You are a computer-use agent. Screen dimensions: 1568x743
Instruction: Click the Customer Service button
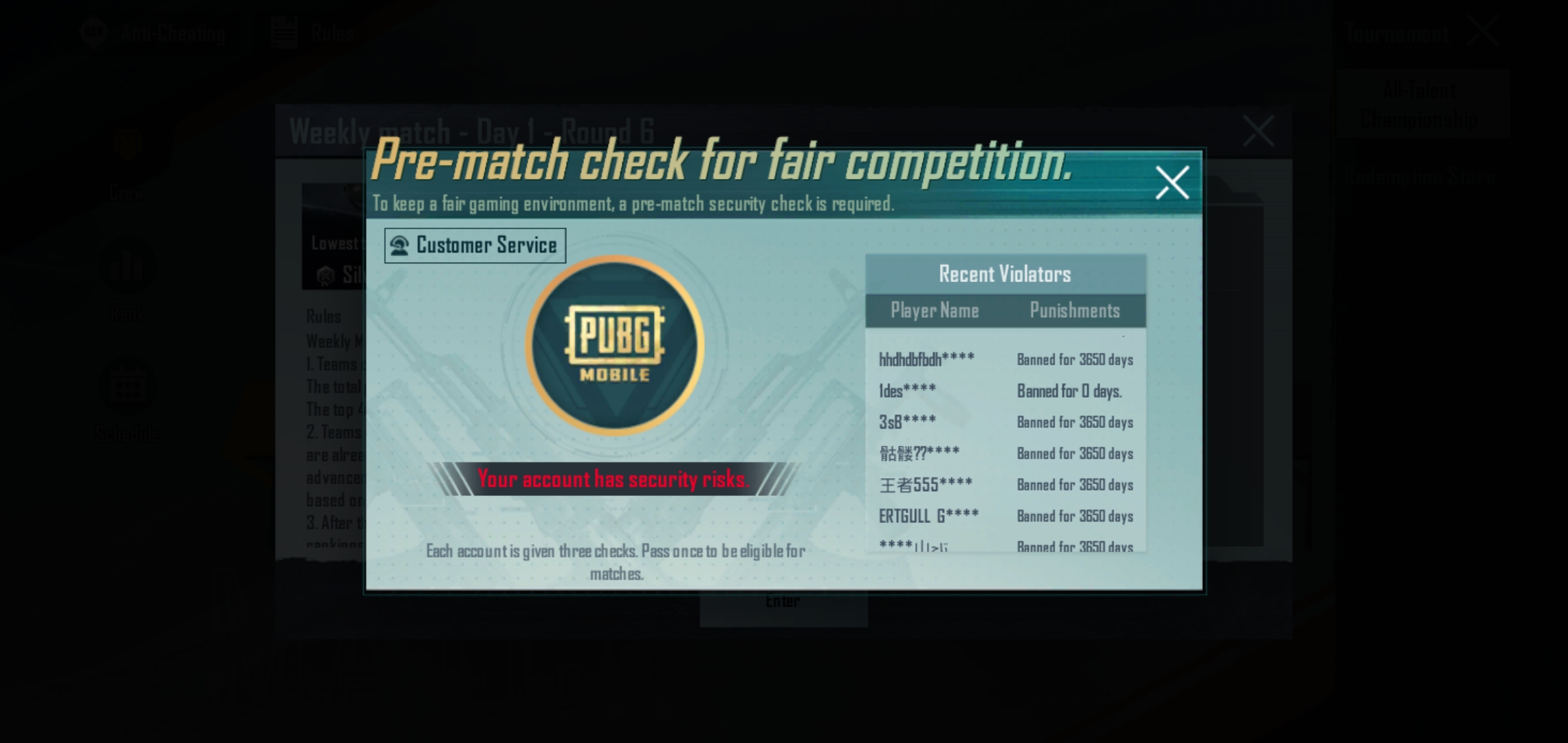click(x=475, y=245)
